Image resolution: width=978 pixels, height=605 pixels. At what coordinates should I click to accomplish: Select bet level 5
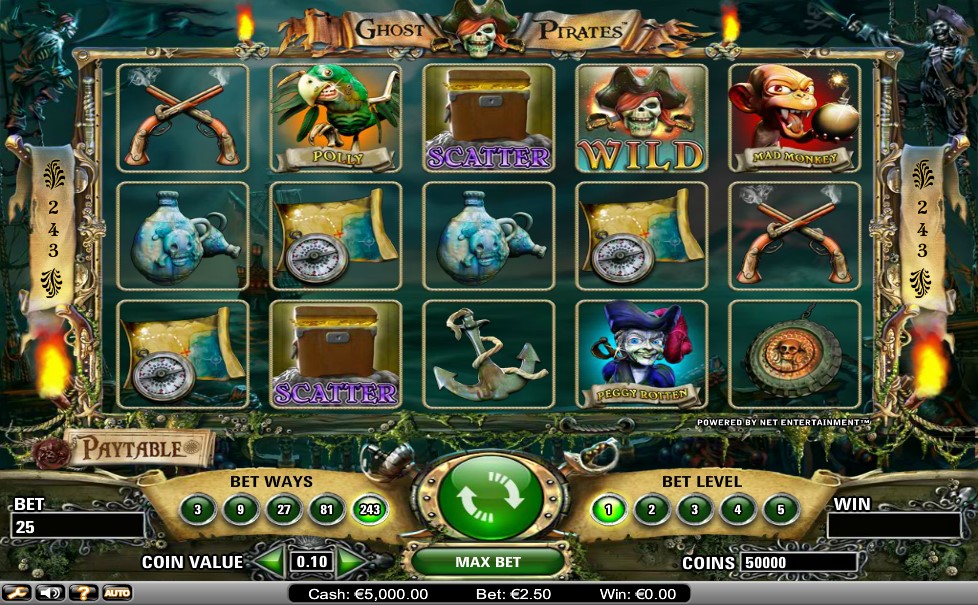(x=781, y=510)
